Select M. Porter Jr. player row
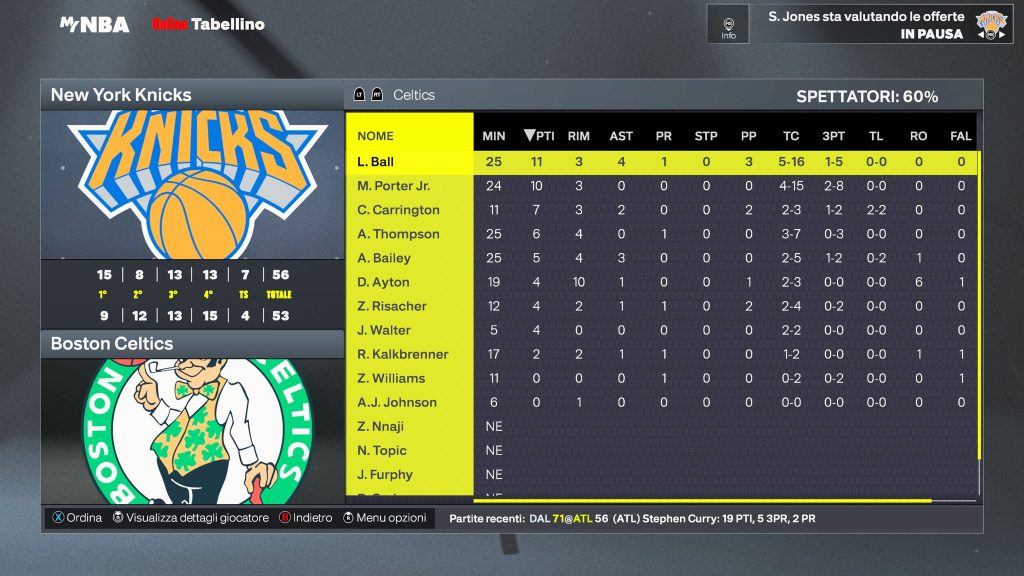Image resolution: width=1024 pixels, height=576 pixels. (x=393, y=186)
